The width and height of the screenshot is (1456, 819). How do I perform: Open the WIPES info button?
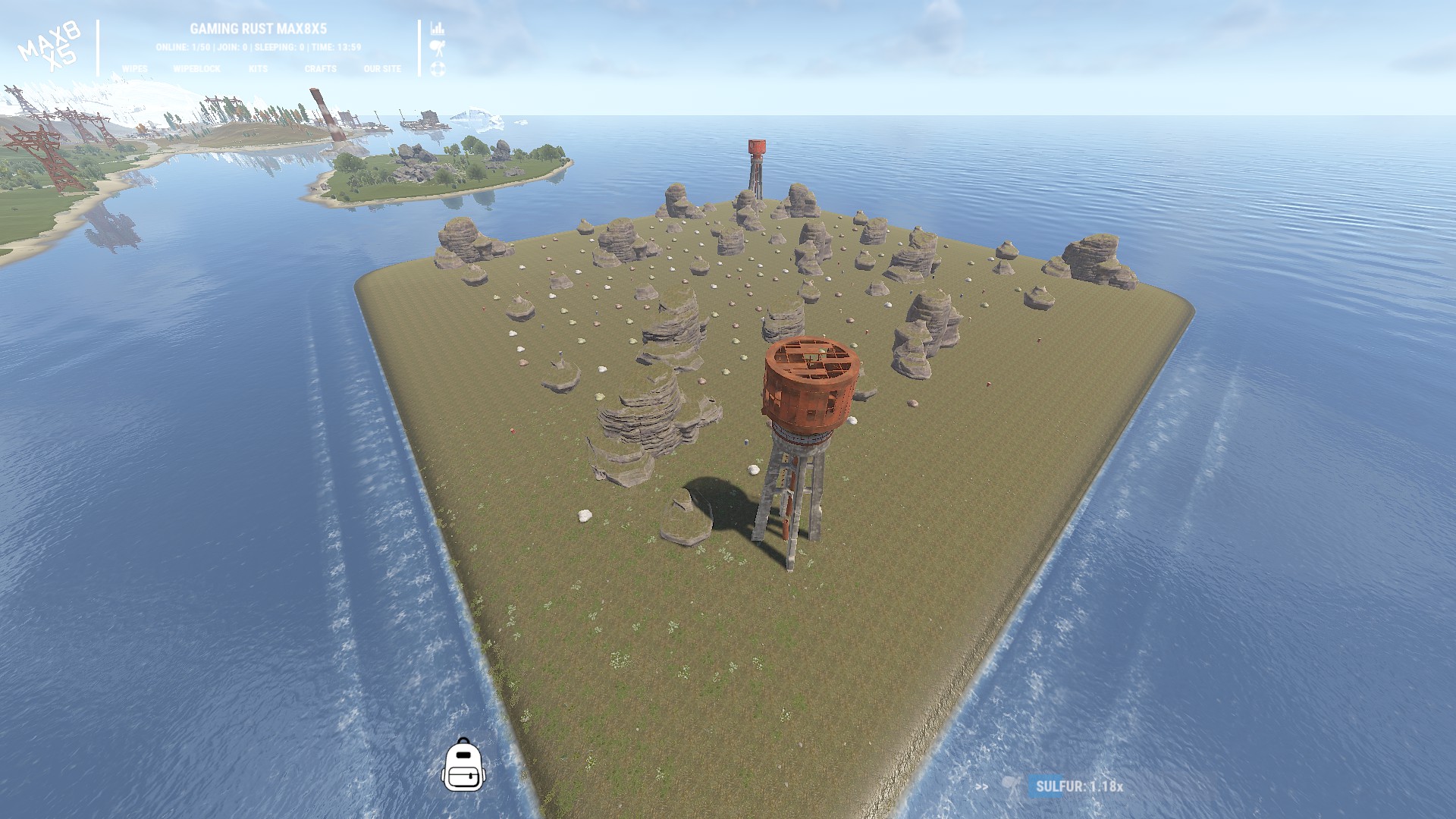[135, 69]
